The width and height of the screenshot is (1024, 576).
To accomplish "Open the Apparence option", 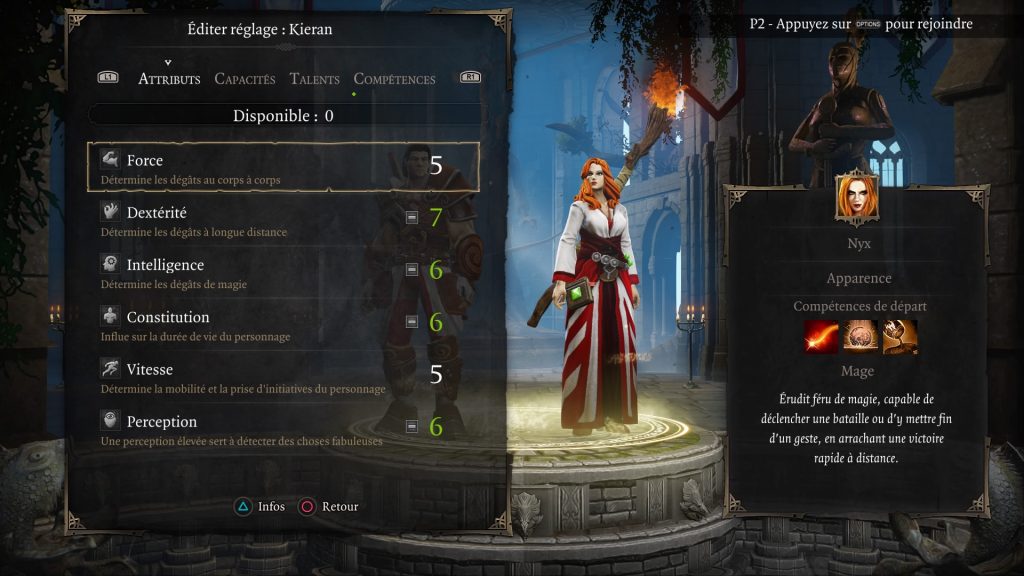I will click(x=858, y=278).
